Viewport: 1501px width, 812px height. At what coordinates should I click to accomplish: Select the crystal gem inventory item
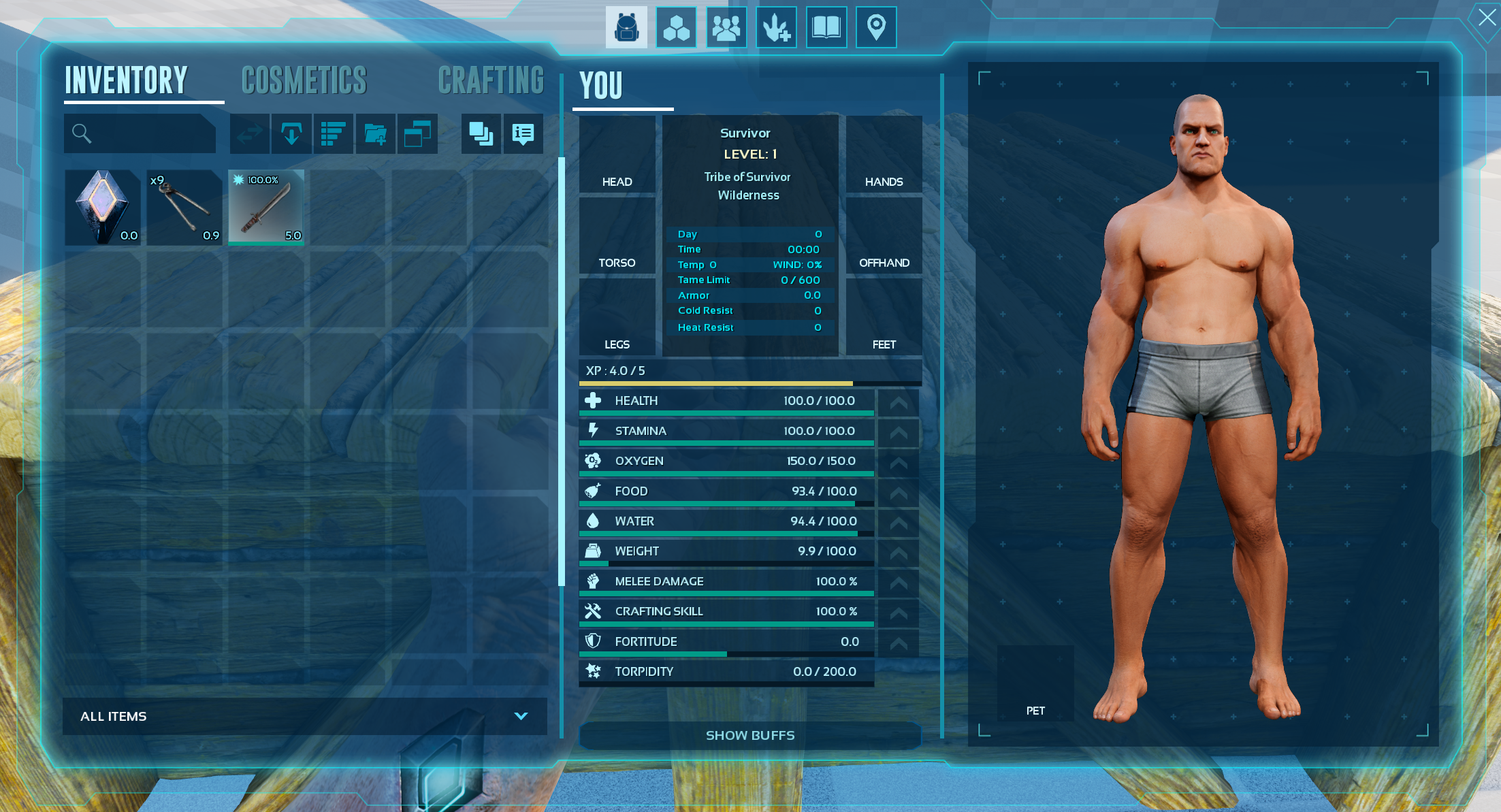click(103, 207)
